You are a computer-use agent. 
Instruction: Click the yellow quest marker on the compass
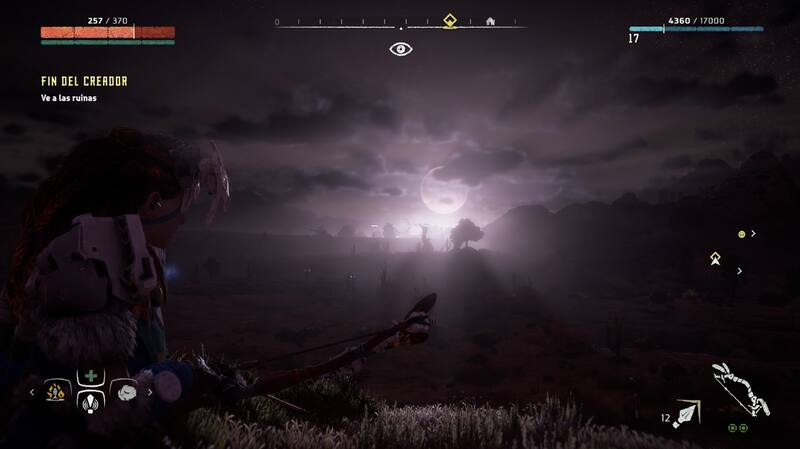pos(450,19)
